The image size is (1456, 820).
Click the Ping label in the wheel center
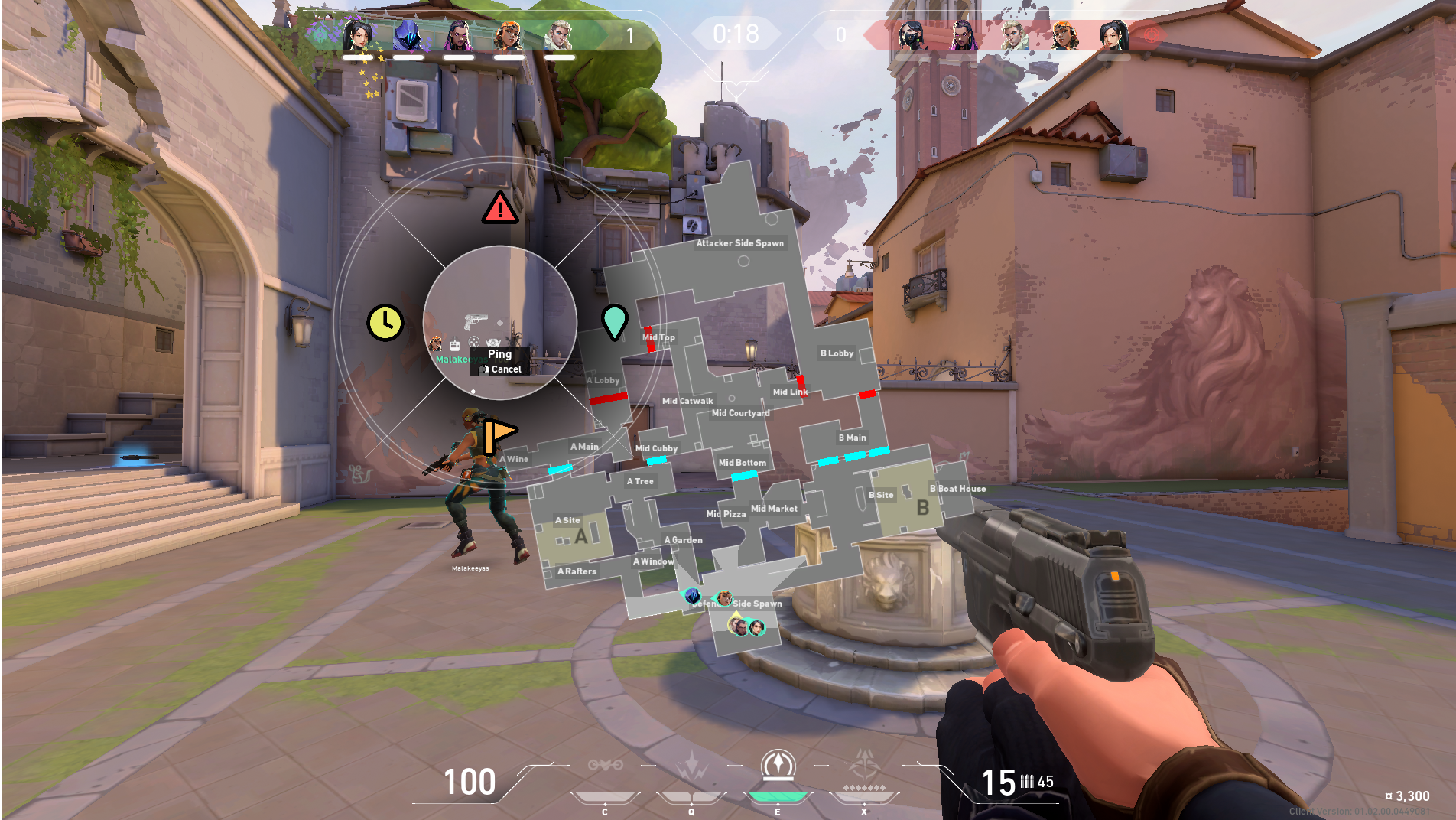(x=500, y=354)
